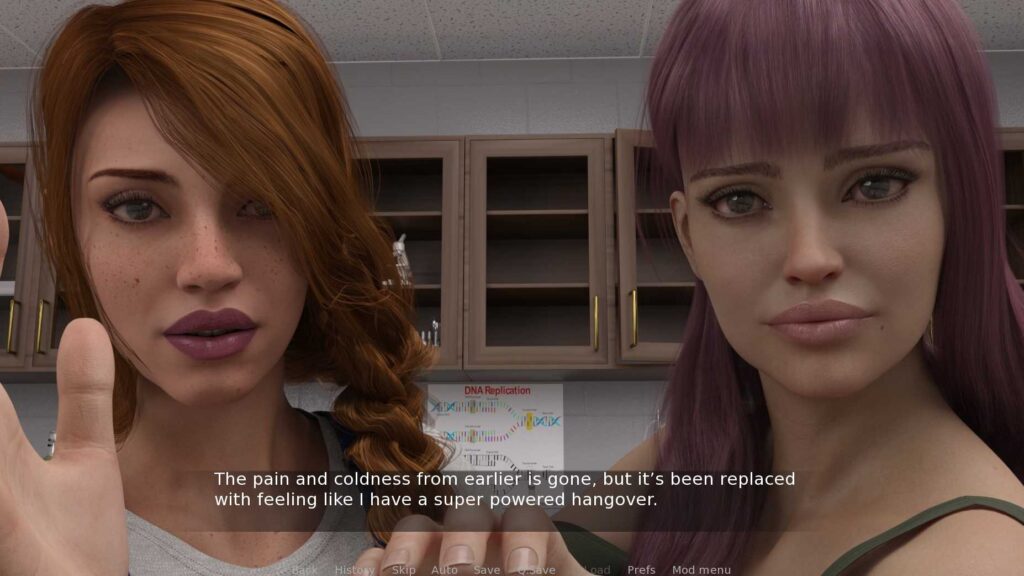Open the Load screen
This screenshot has width=1024, height=576.
(596, 570)
